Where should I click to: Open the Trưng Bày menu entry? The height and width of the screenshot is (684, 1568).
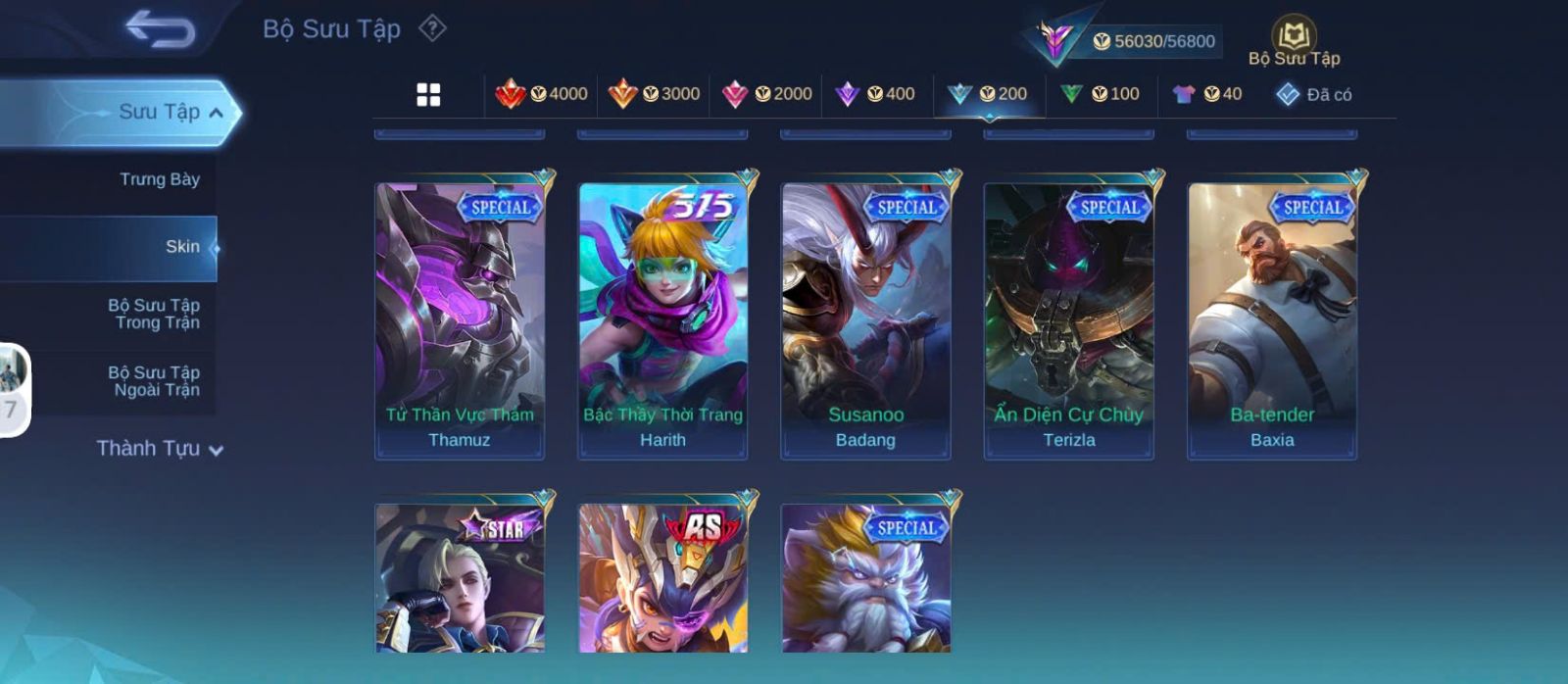159,179
